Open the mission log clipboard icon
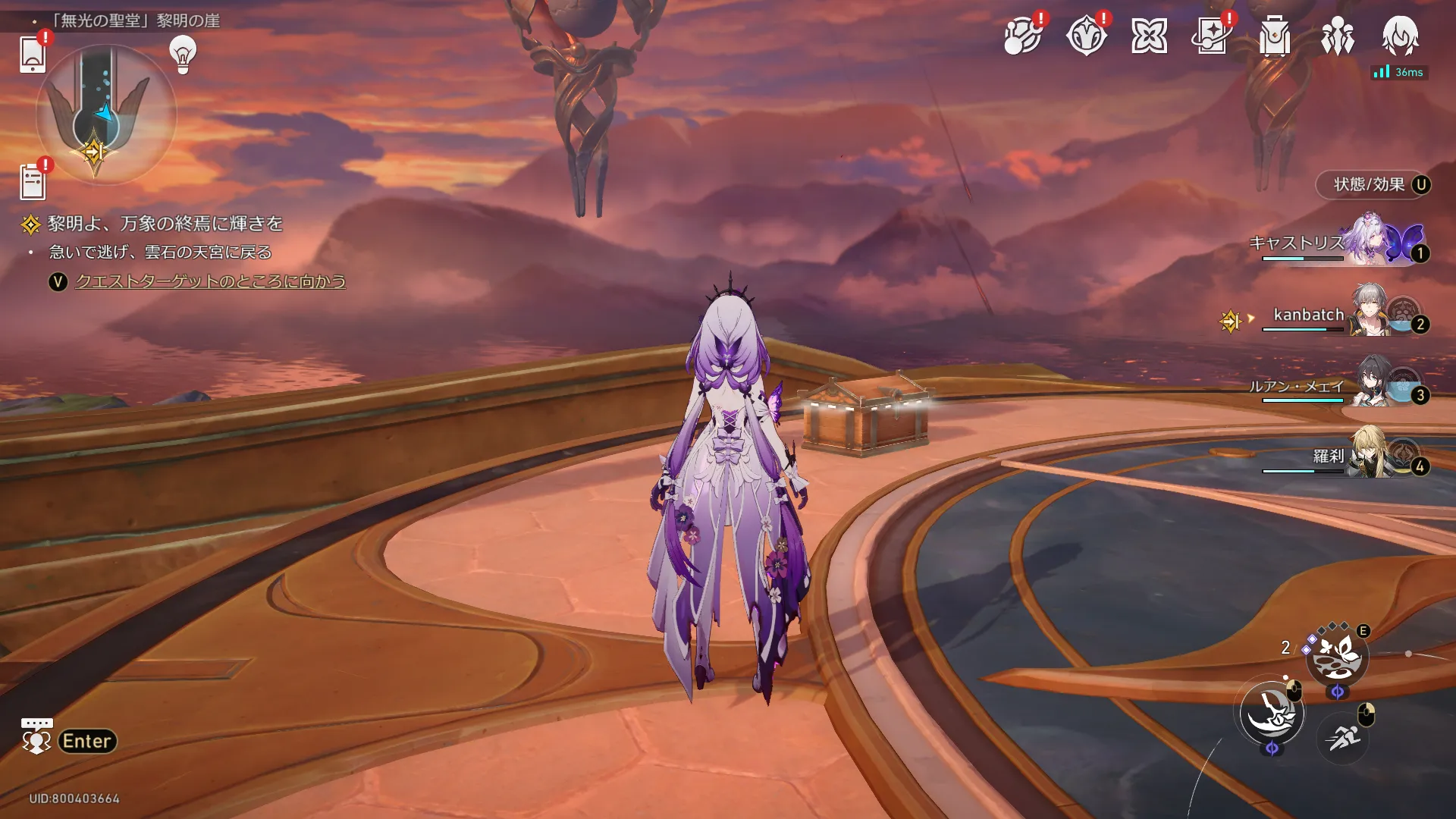Viewport: 1456px width, 819px height. tap(33, 182)
